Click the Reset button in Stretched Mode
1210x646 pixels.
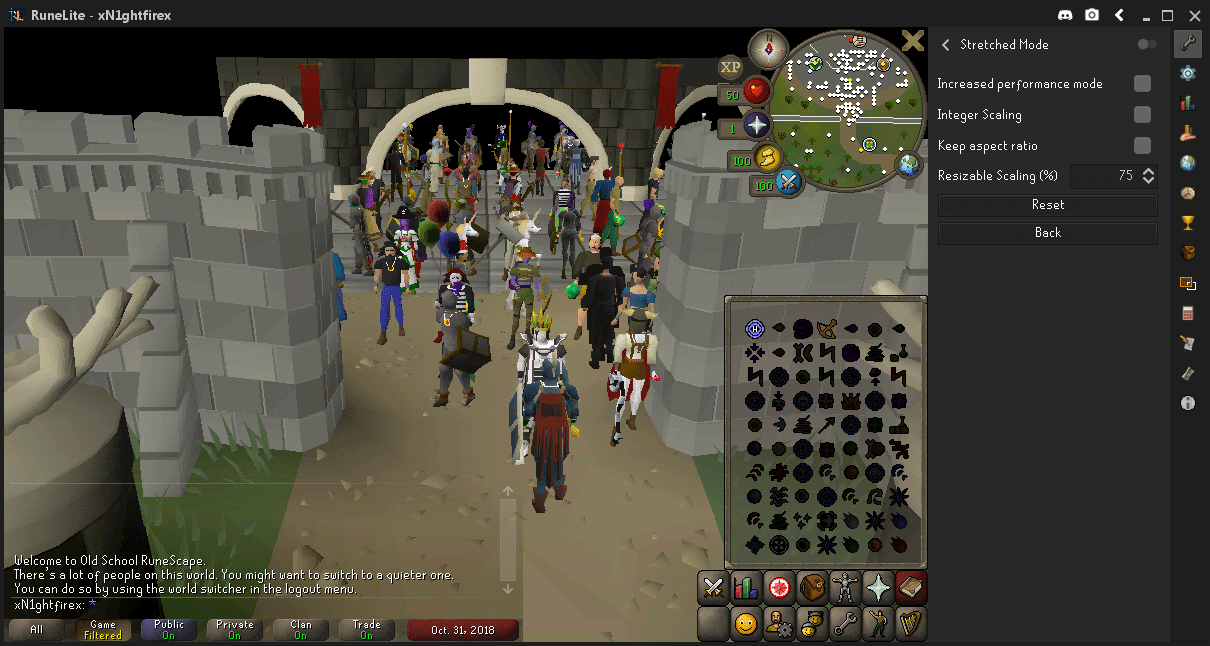tap(1047, 205)
